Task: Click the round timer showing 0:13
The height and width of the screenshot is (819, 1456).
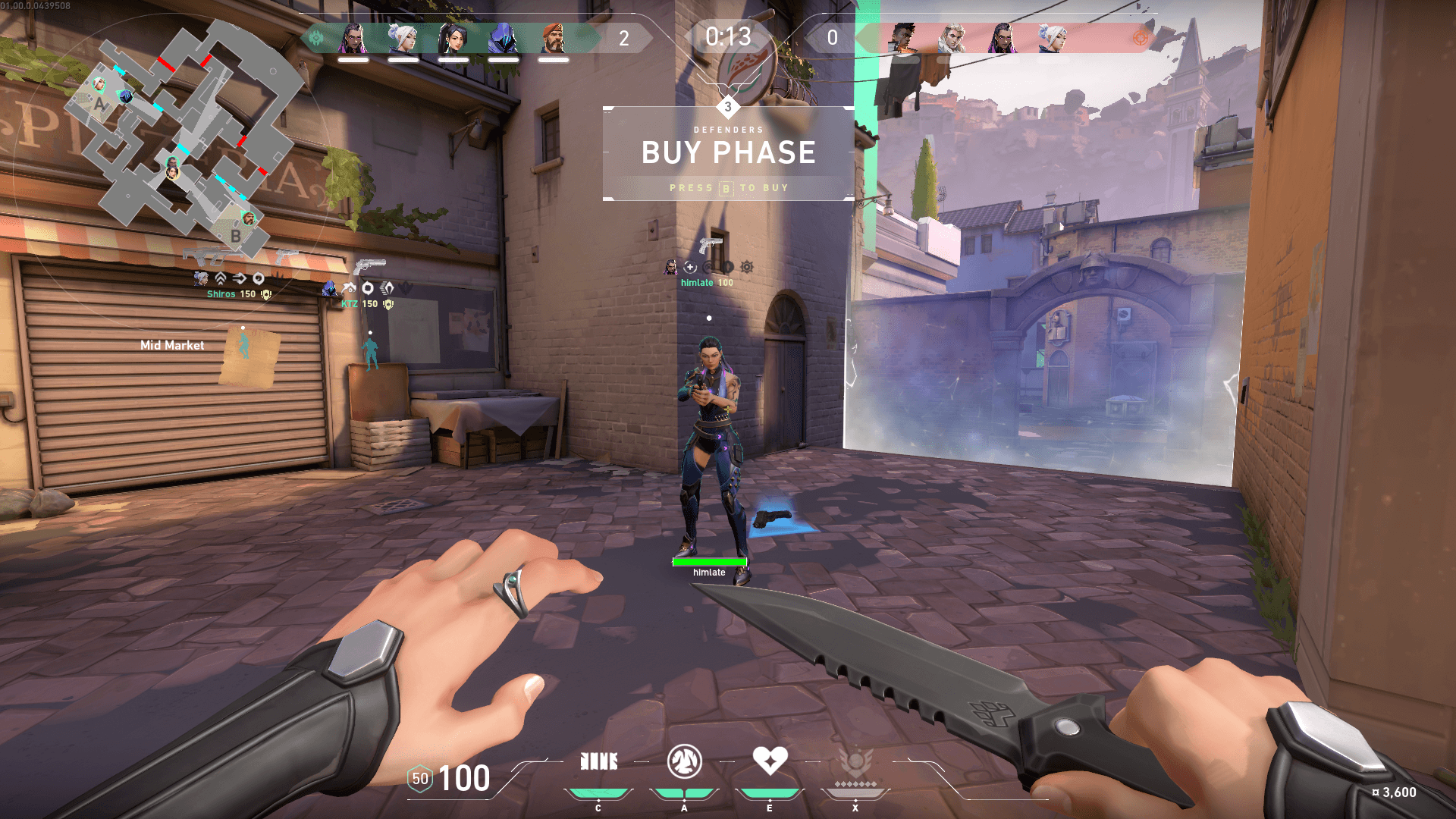Action: tap(727, 37)
